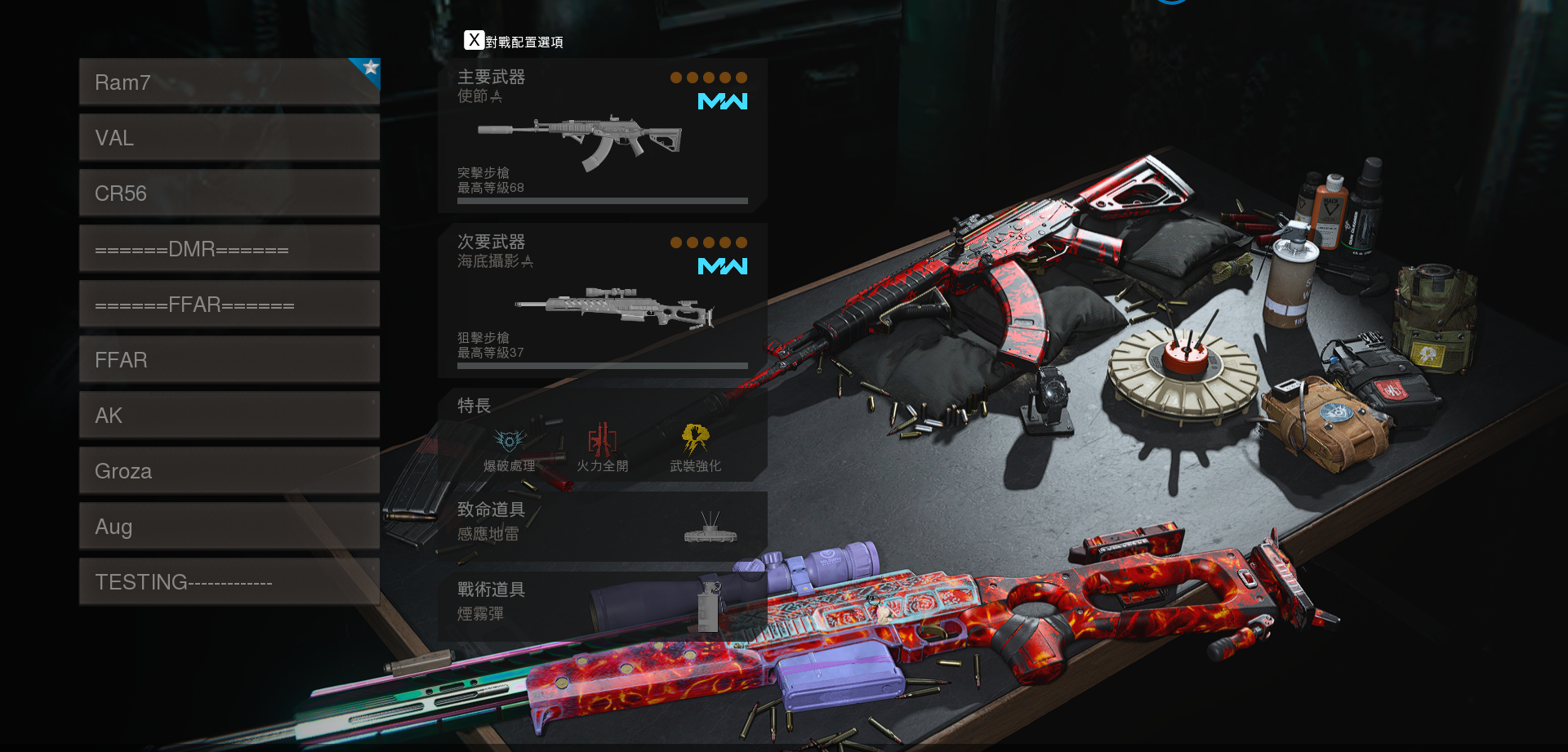Open the secondary weapon sniper rifle panel

[602, 300]
